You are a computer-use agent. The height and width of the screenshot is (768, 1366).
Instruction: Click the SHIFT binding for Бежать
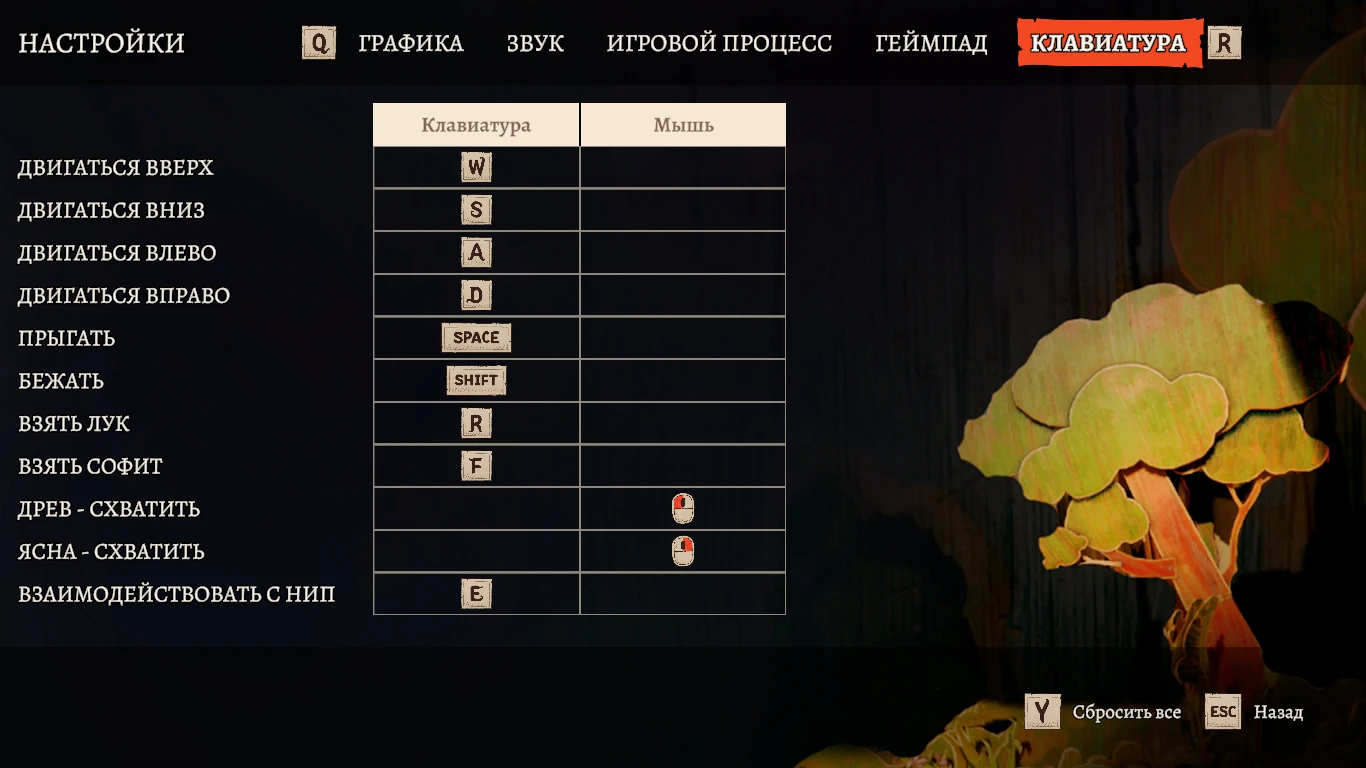(x=475, y=380)
